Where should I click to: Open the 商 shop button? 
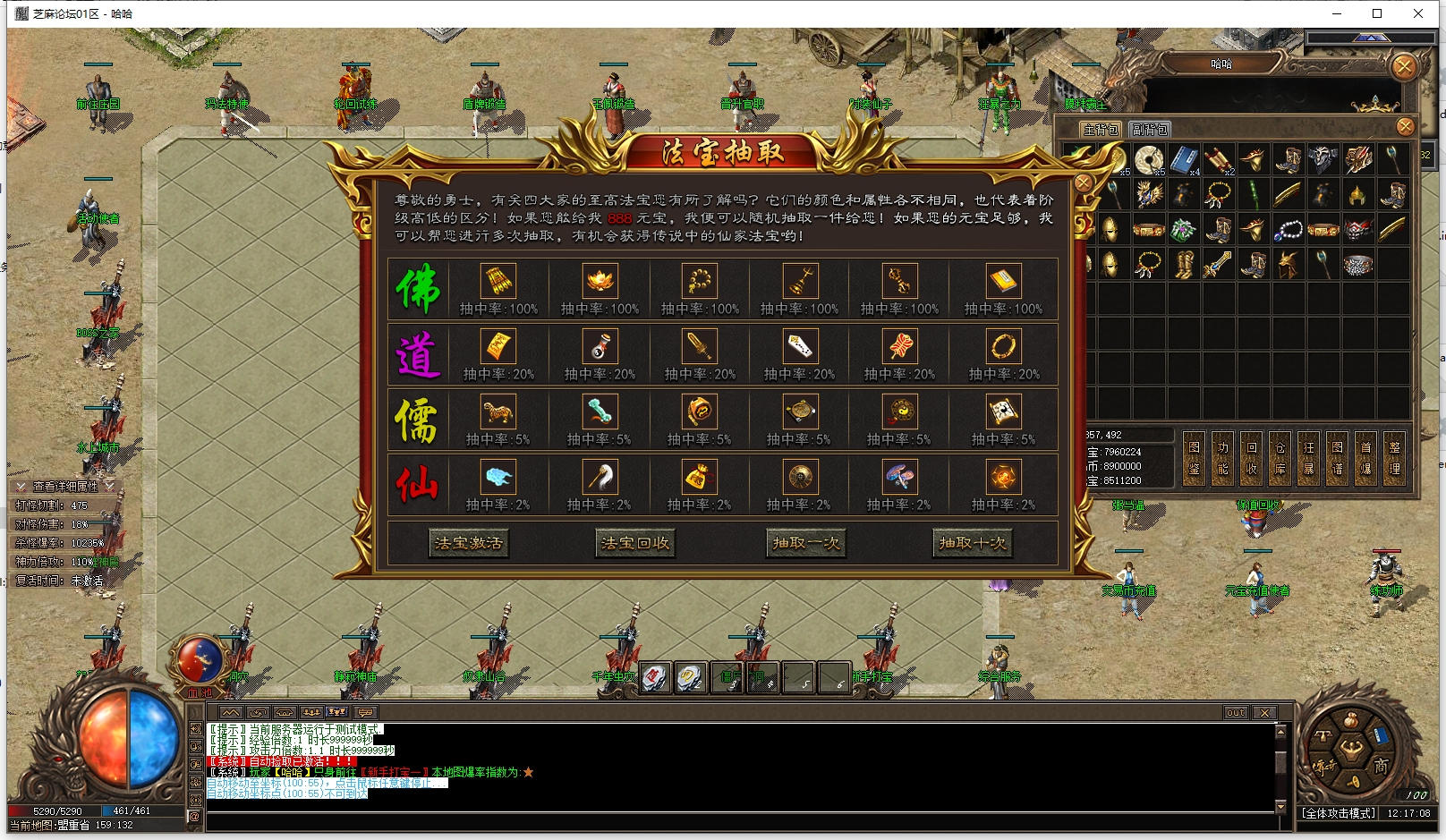tap(1381, 766)
